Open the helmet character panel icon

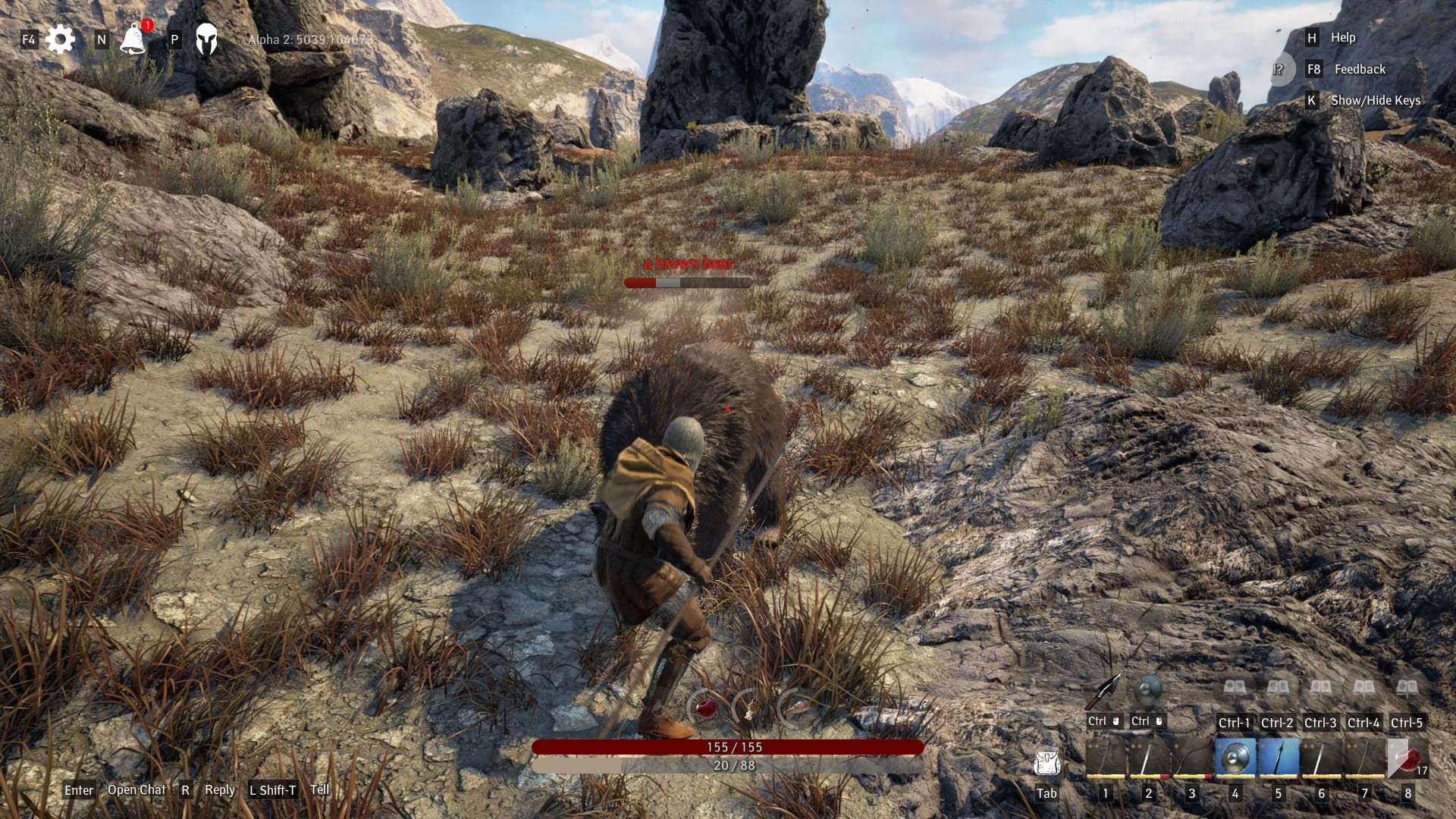coord(206,39)
